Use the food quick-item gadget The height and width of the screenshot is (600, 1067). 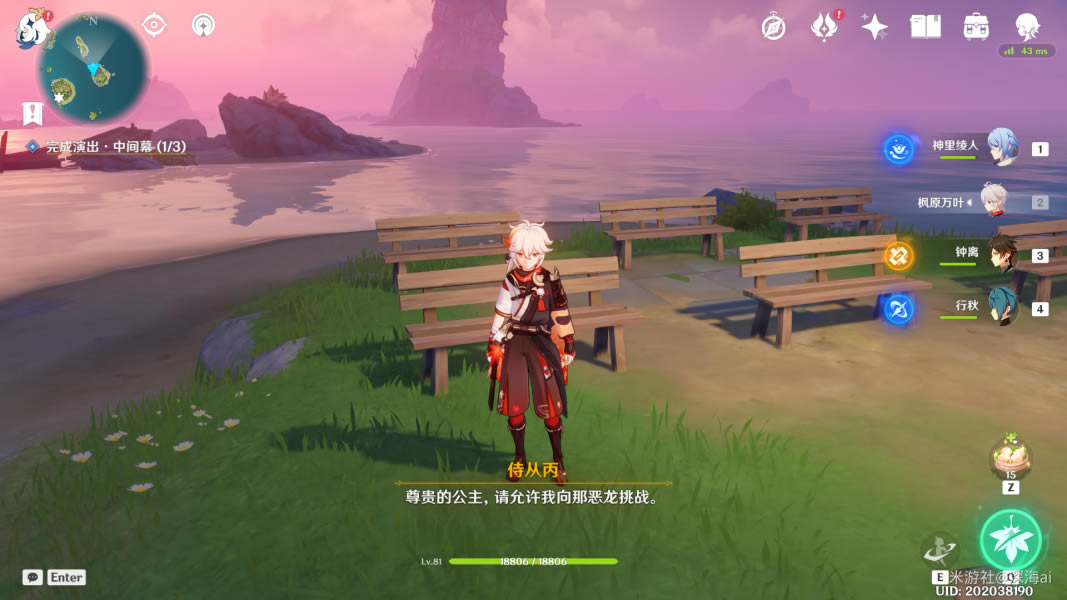tap(1010, 459)
